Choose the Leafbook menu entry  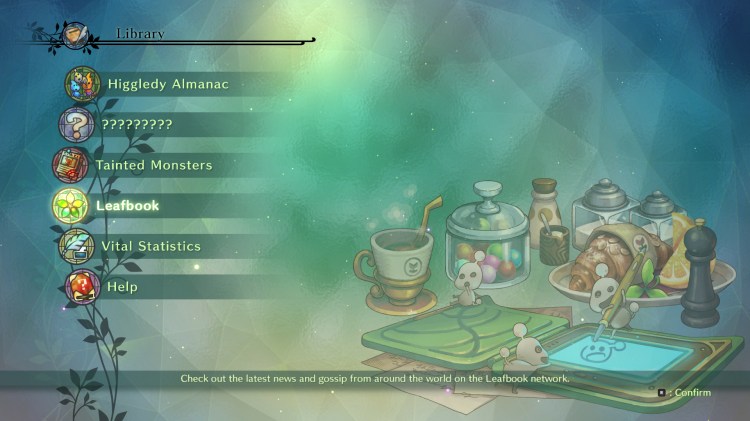coord(127,206)
